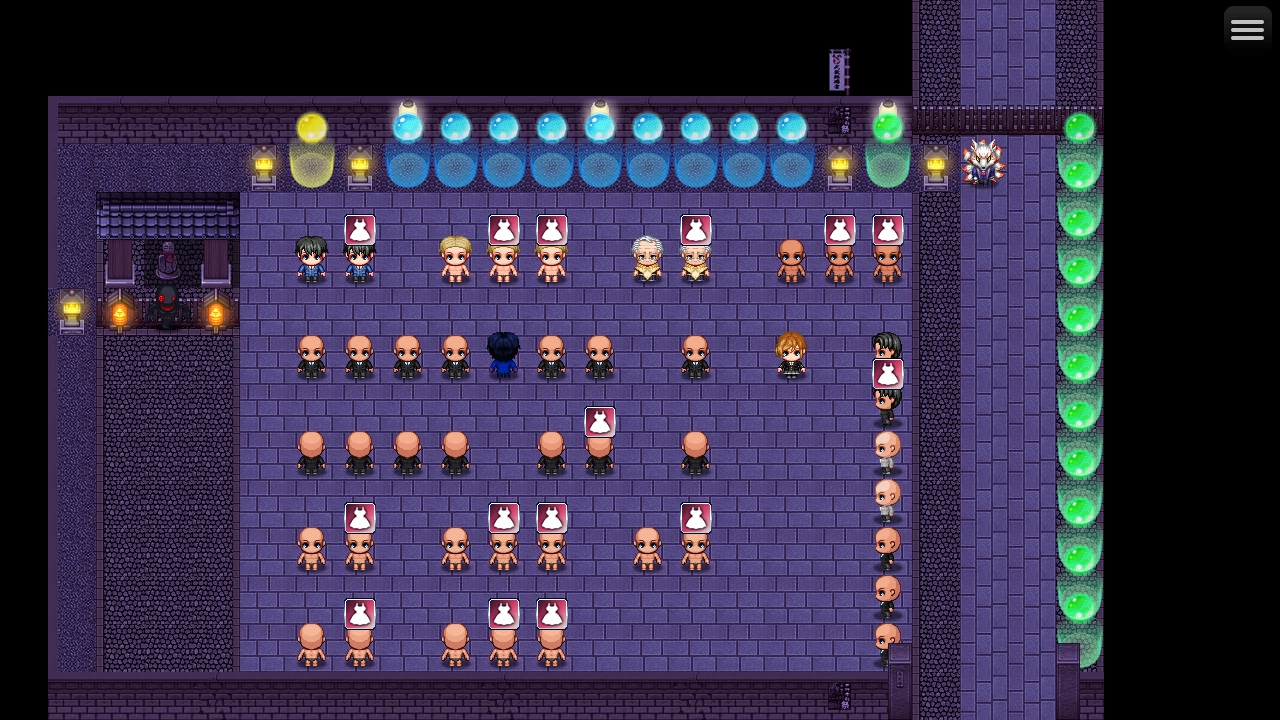Click the lone dress icon near the blue-haired player
Image resolution: width=1280 pixels, height=720 pixels.
point(600,421)
